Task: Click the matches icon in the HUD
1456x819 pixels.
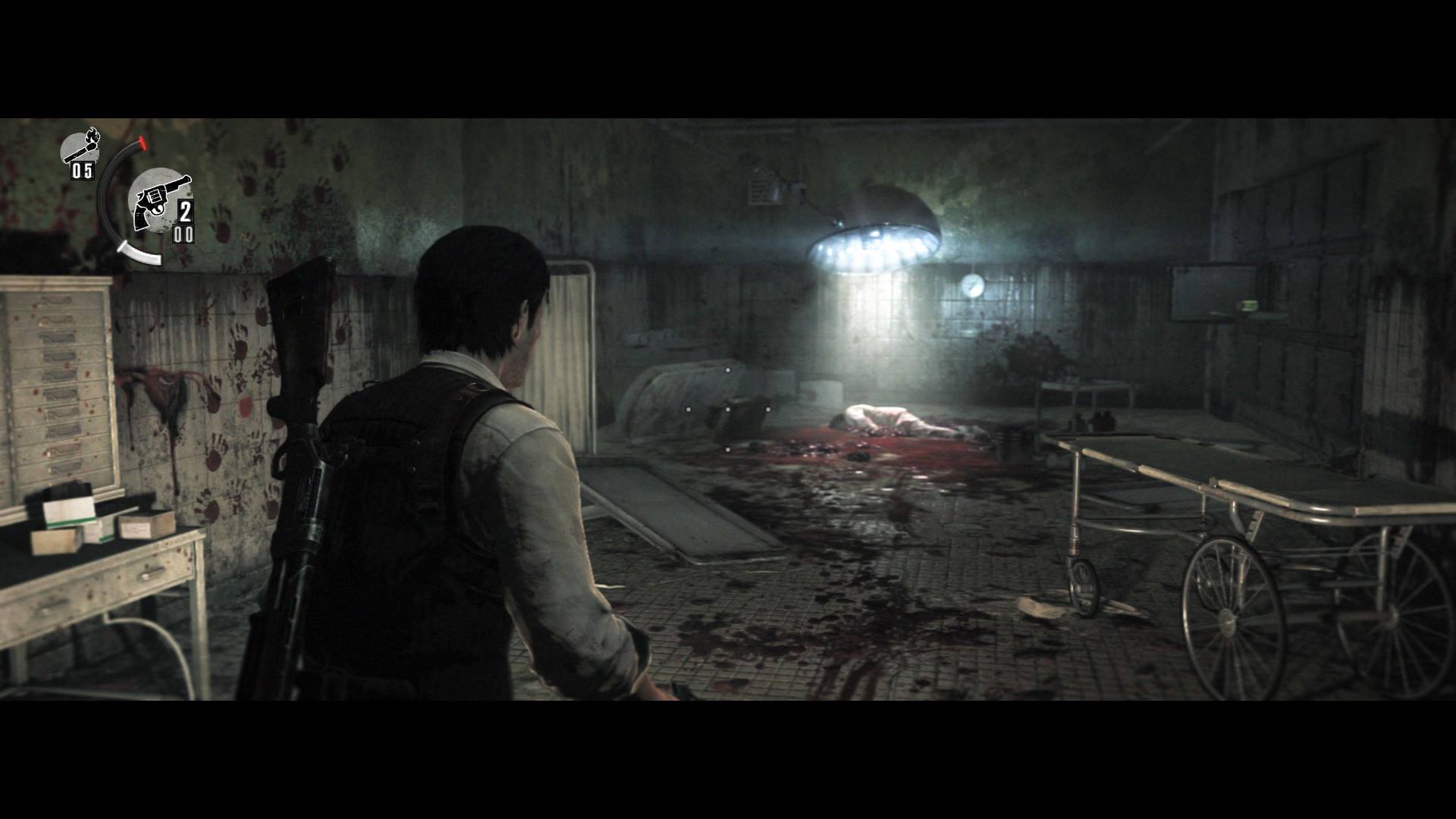Action: 80,147
